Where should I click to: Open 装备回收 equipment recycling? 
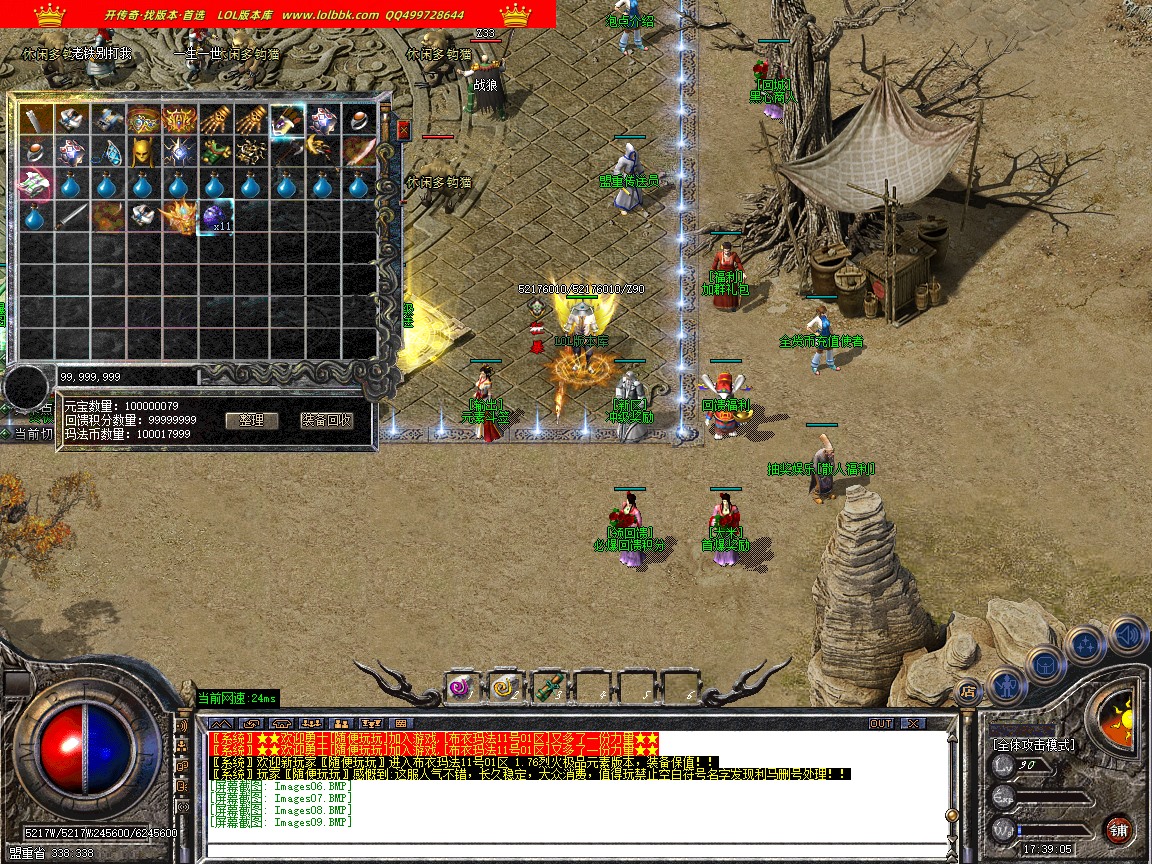(x=327, y=420)
